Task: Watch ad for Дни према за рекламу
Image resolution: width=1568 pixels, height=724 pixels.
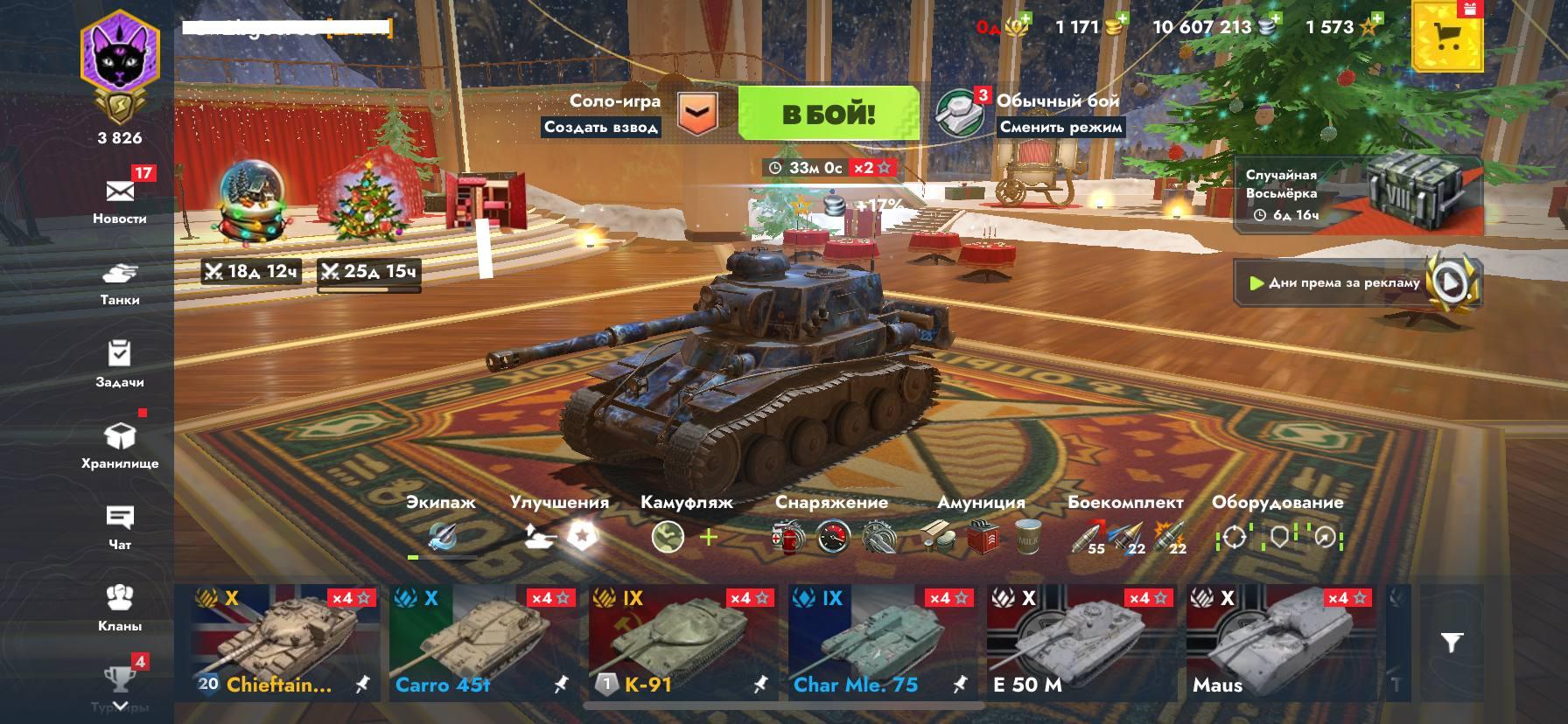Action: point(1358,282)
